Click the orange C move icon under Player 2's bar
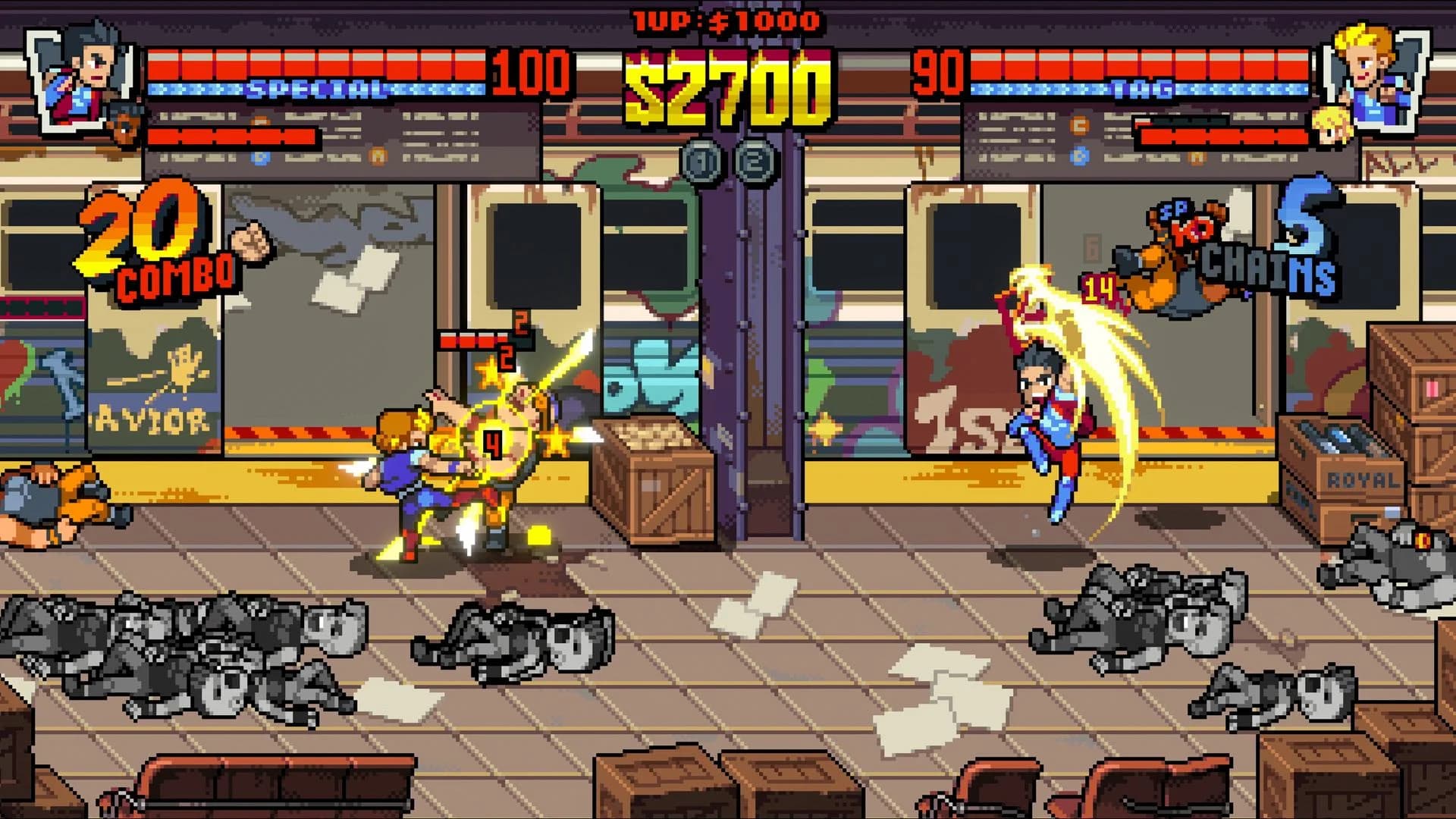The width and height of the screenshot is (1456, 819). pos(1080,124)
